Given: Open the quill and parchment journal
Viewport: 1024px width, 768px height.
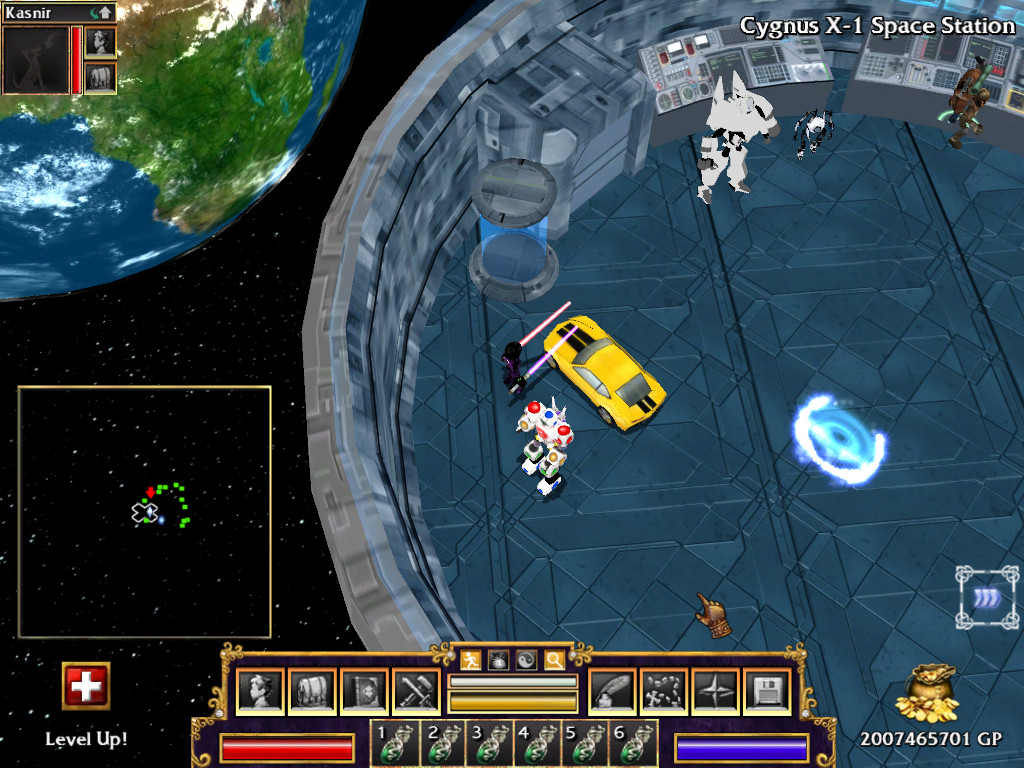Looking at the screenshot, I should tap(612, 692).
